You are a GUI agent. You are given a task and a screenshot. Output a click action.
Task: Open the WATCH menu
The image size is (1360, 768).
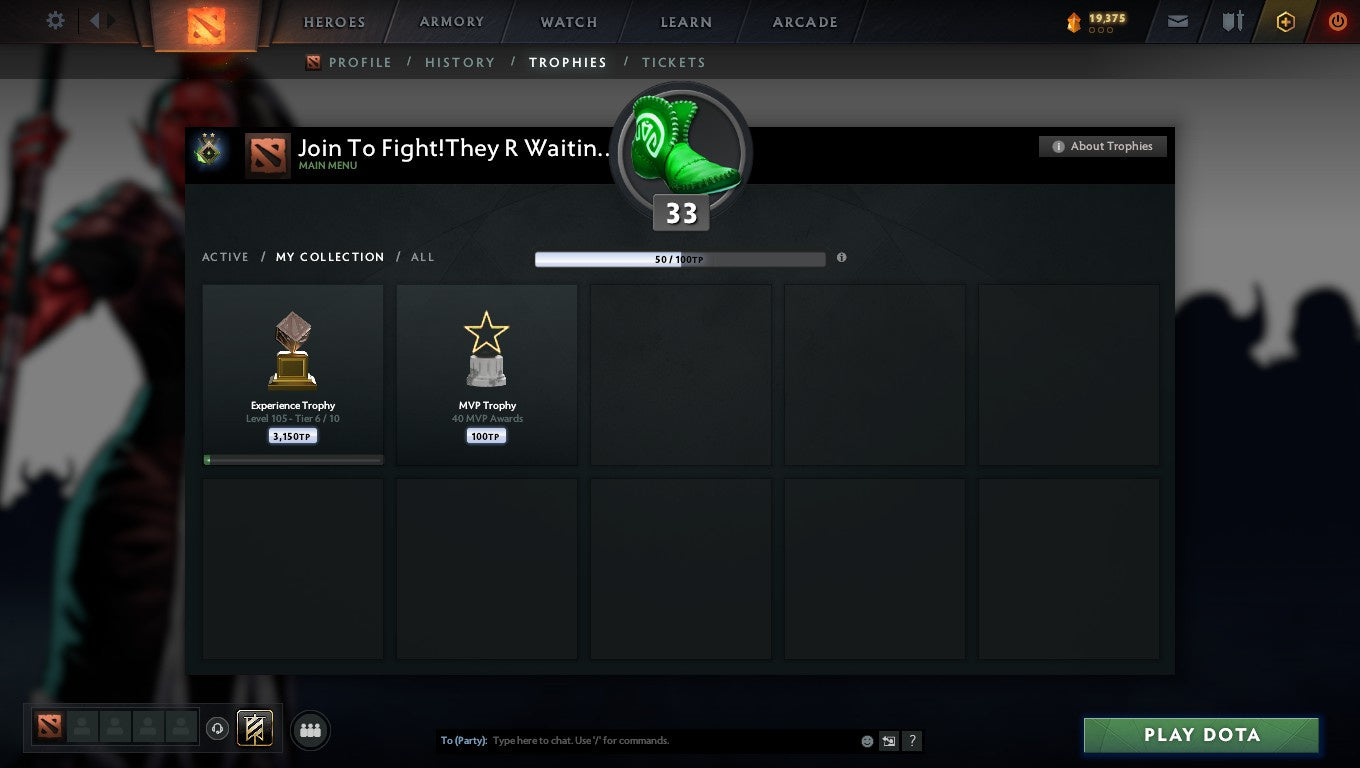coord(568,21)
